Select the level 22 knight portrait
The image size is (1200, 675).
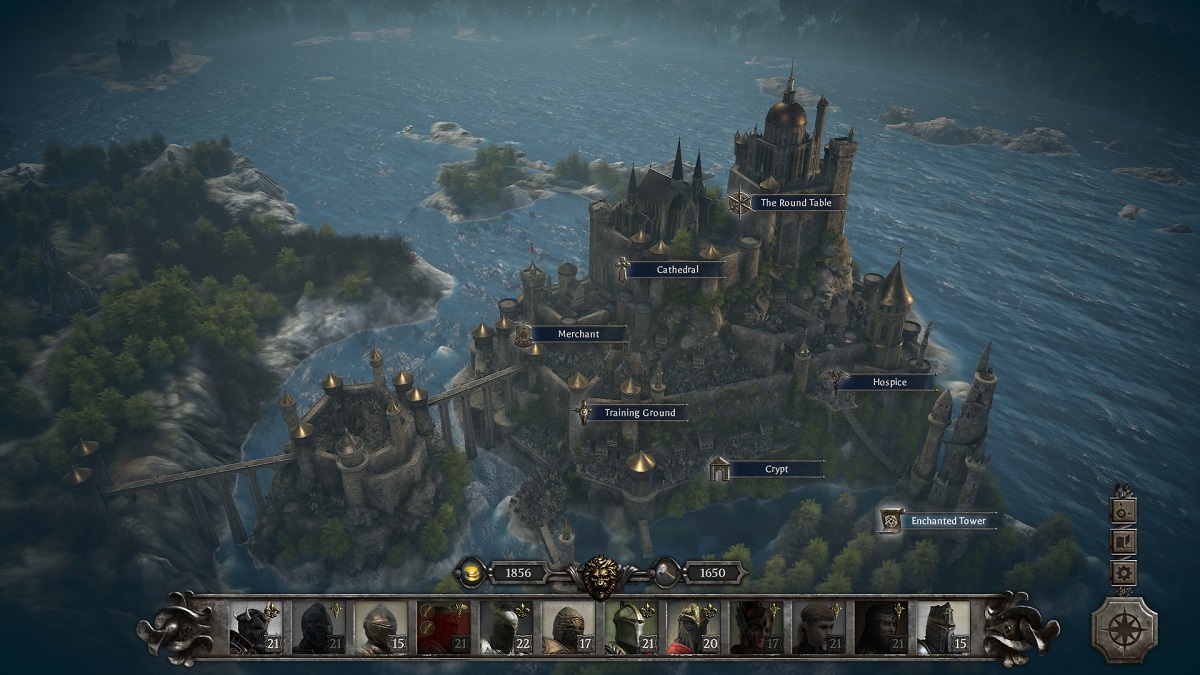point(506,628)
